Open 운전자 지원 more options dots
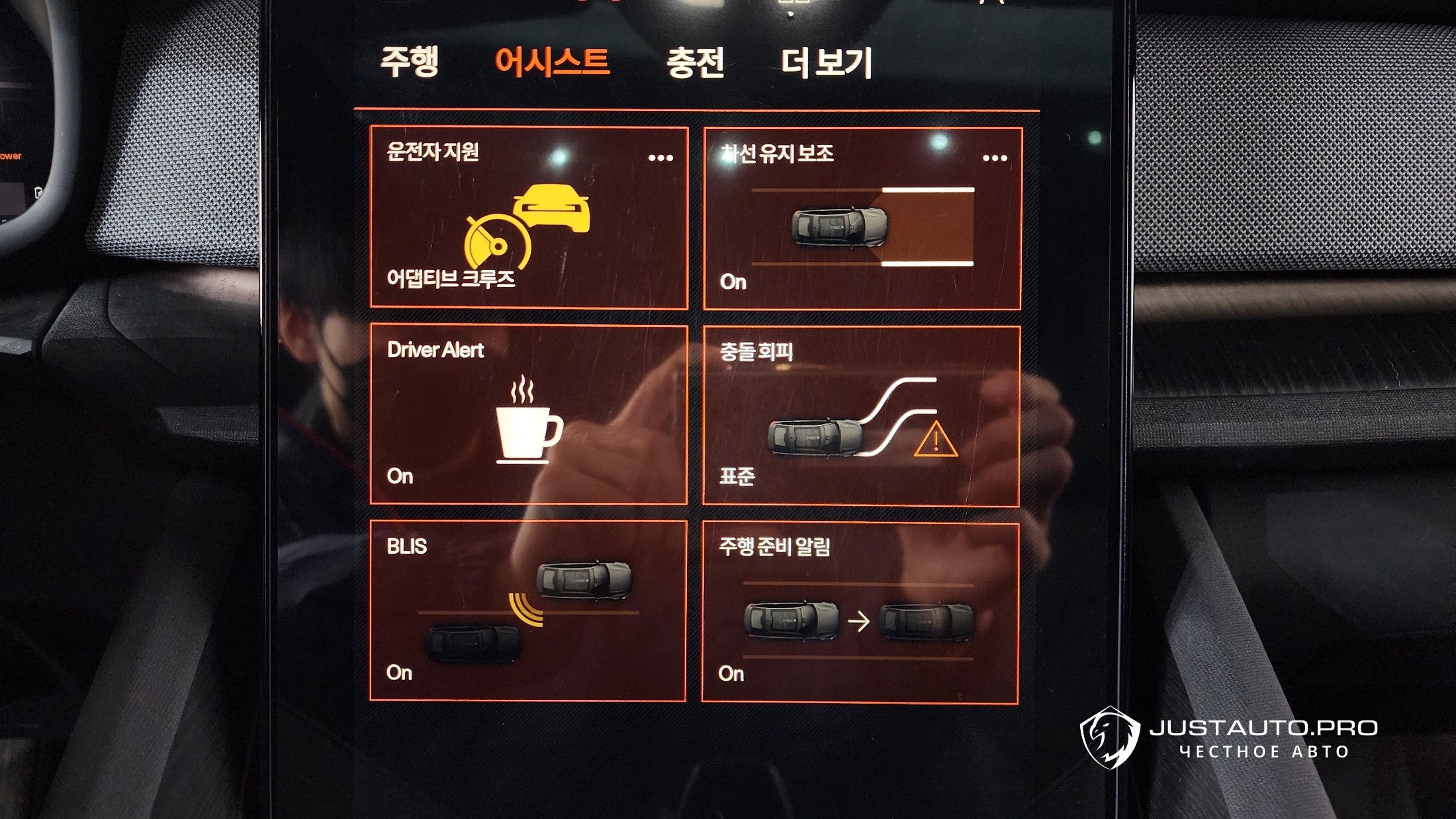1456x819 pixels. (660, 157)
